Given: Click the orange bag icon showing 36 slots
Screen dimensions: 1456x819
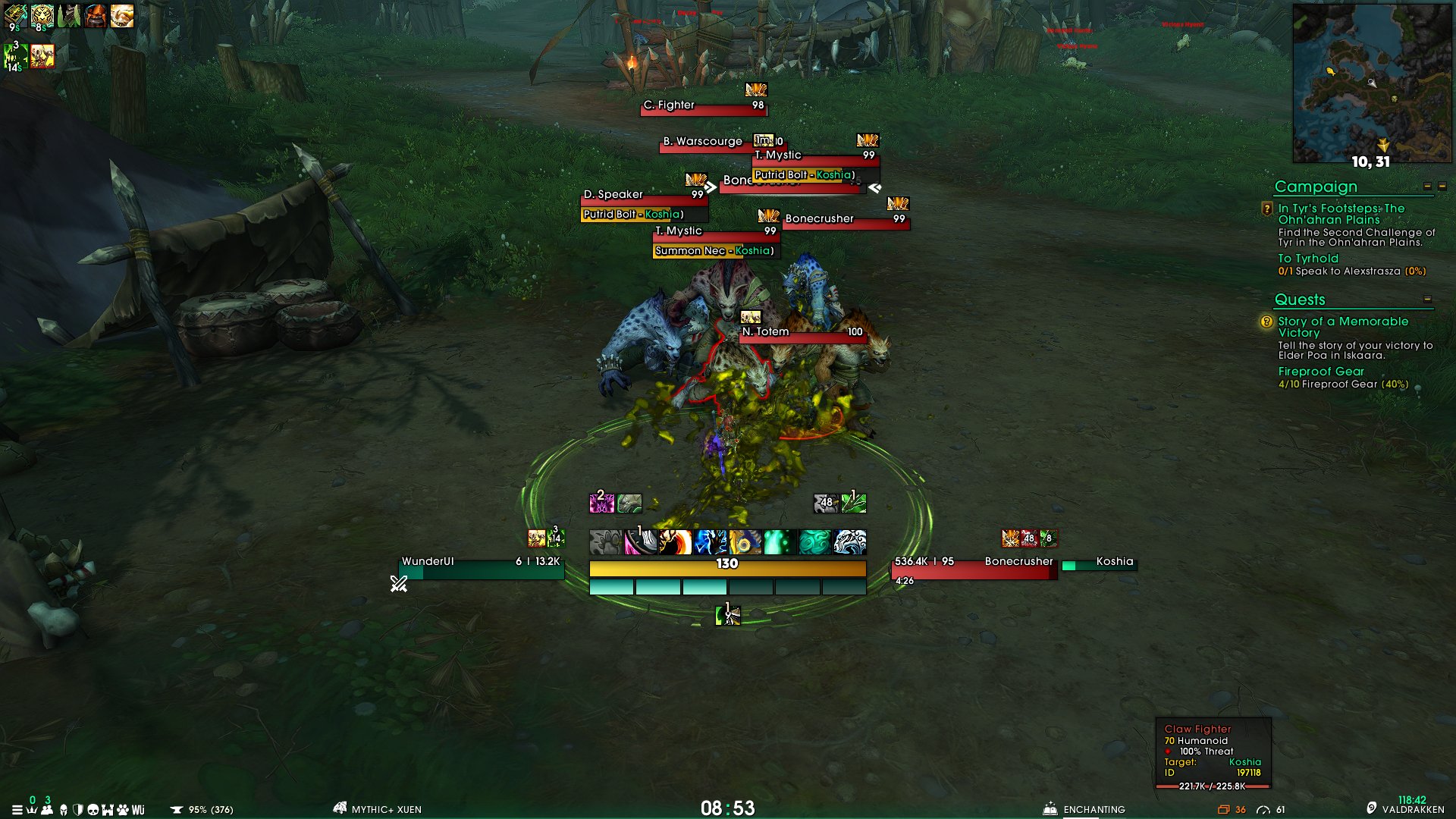Looking at the screenshot, I should [x=1223, y=810].
